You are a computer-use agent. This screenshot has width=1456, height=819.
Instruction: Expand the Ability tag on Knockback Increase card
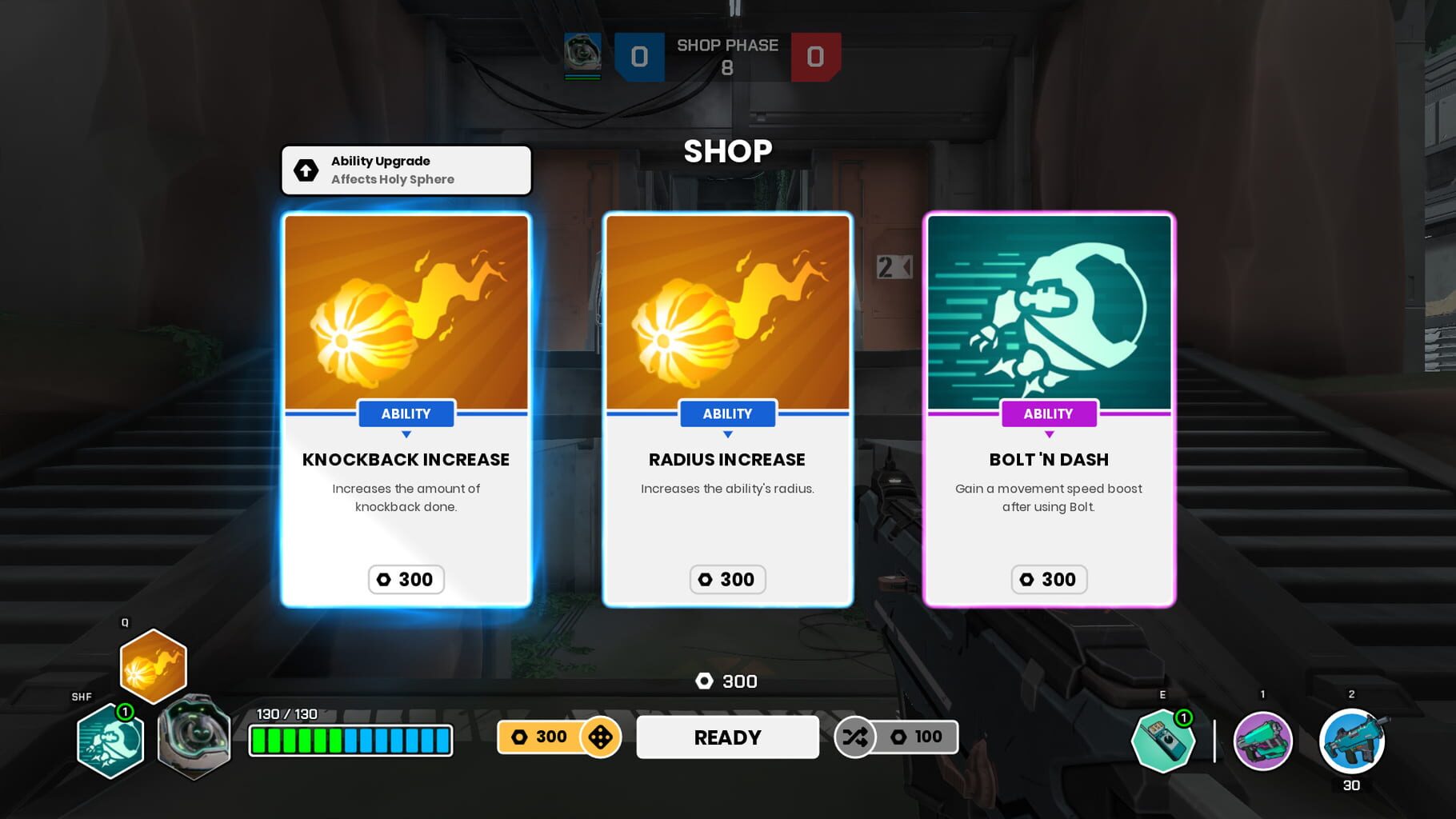click(406, 413)
